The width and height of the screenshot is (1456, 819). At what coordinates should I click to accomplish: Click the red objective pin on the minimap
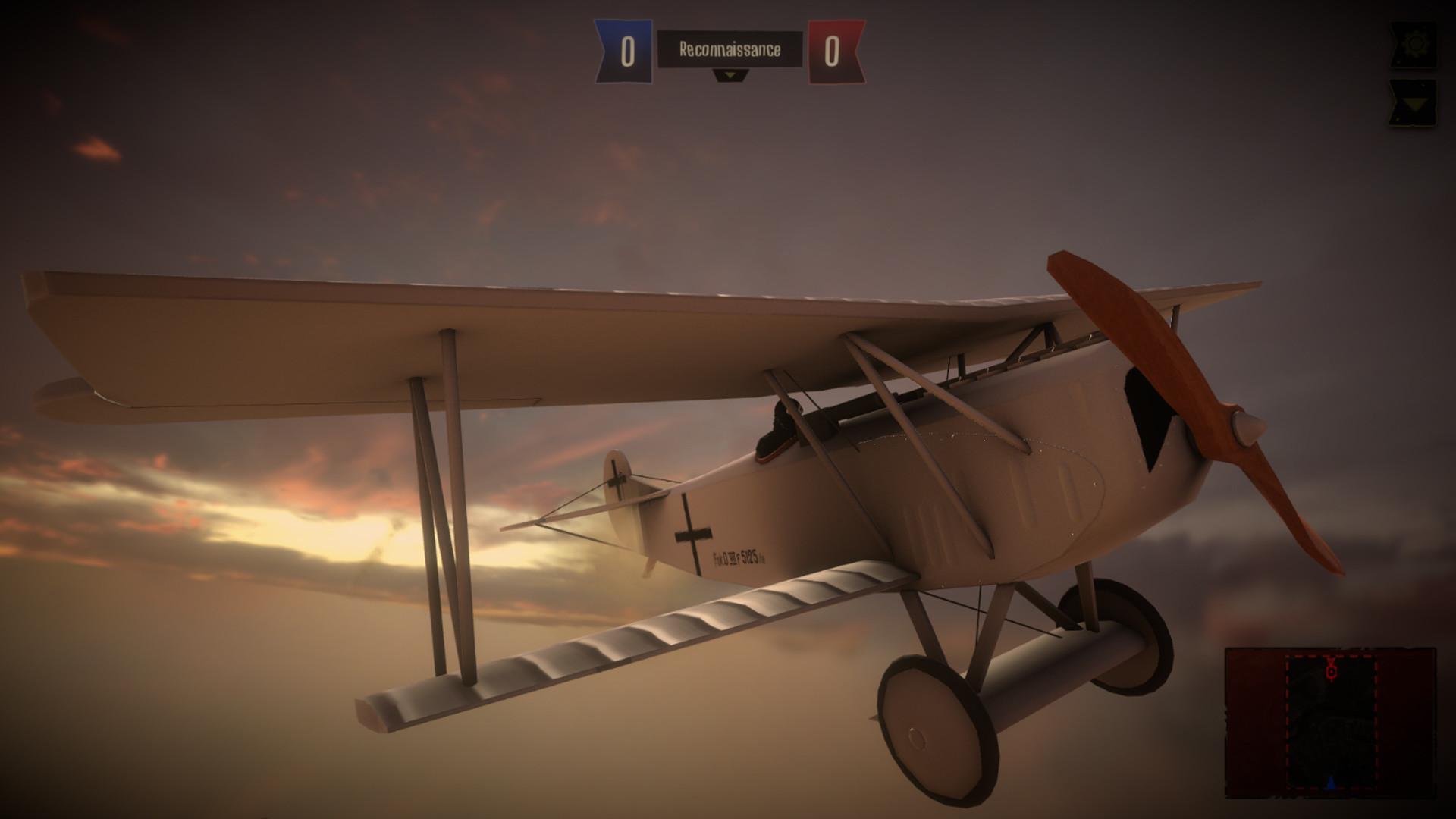click(x=1332, y=671)
